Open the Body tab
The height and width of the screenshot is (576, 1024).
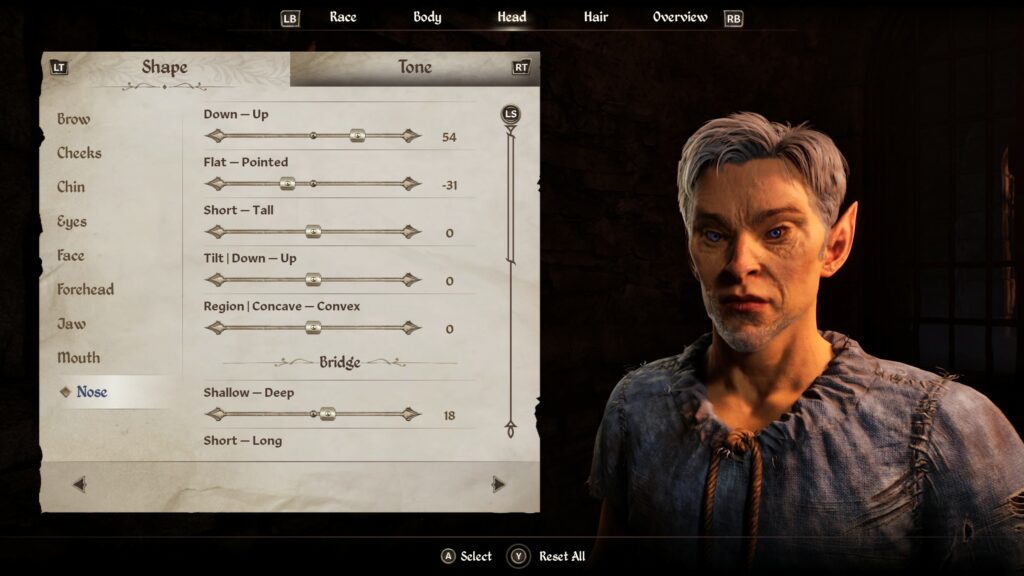427,17
